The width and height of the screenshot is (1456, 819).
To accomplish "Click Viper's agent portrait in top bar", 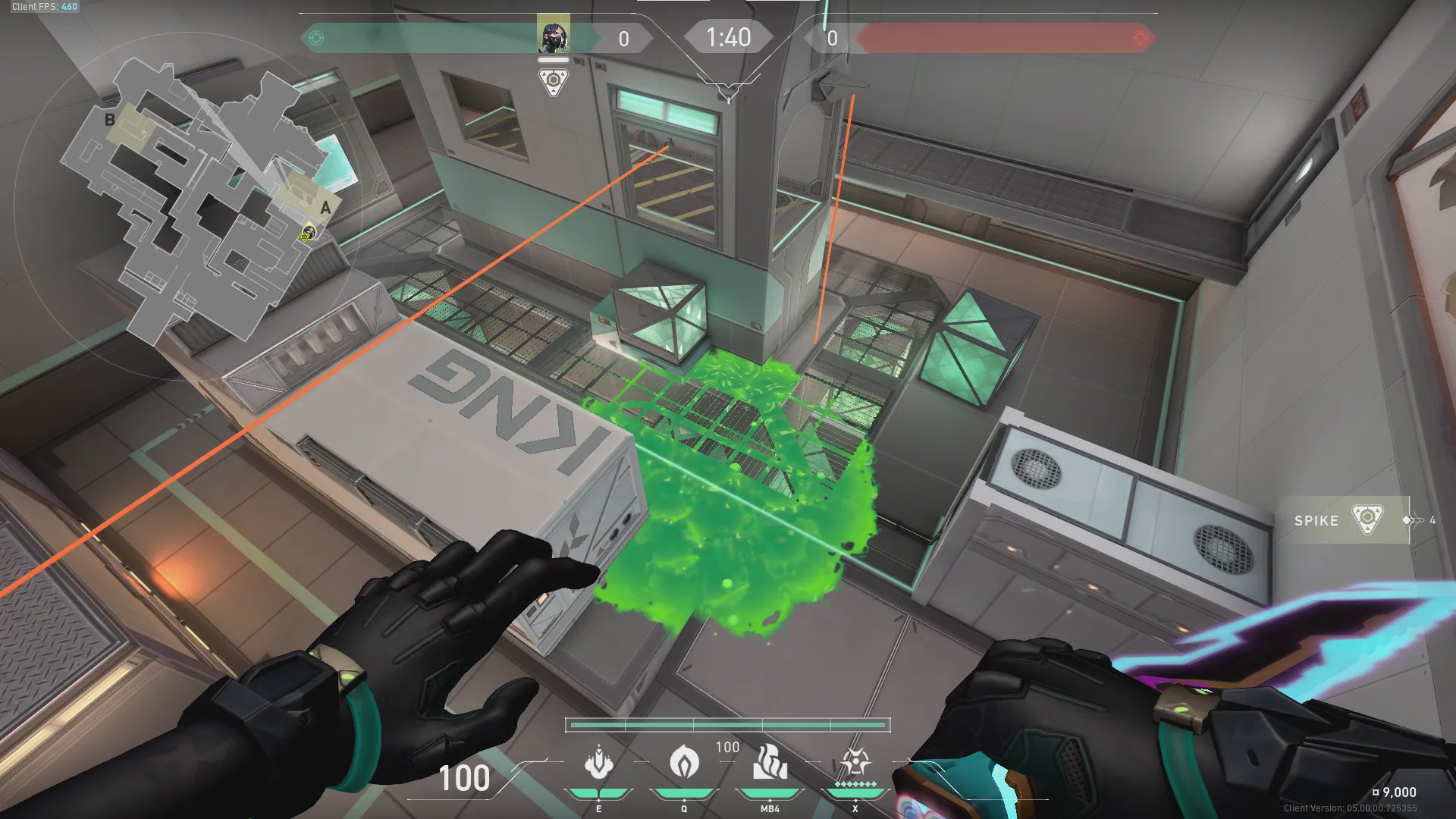I will pos(553,36).
